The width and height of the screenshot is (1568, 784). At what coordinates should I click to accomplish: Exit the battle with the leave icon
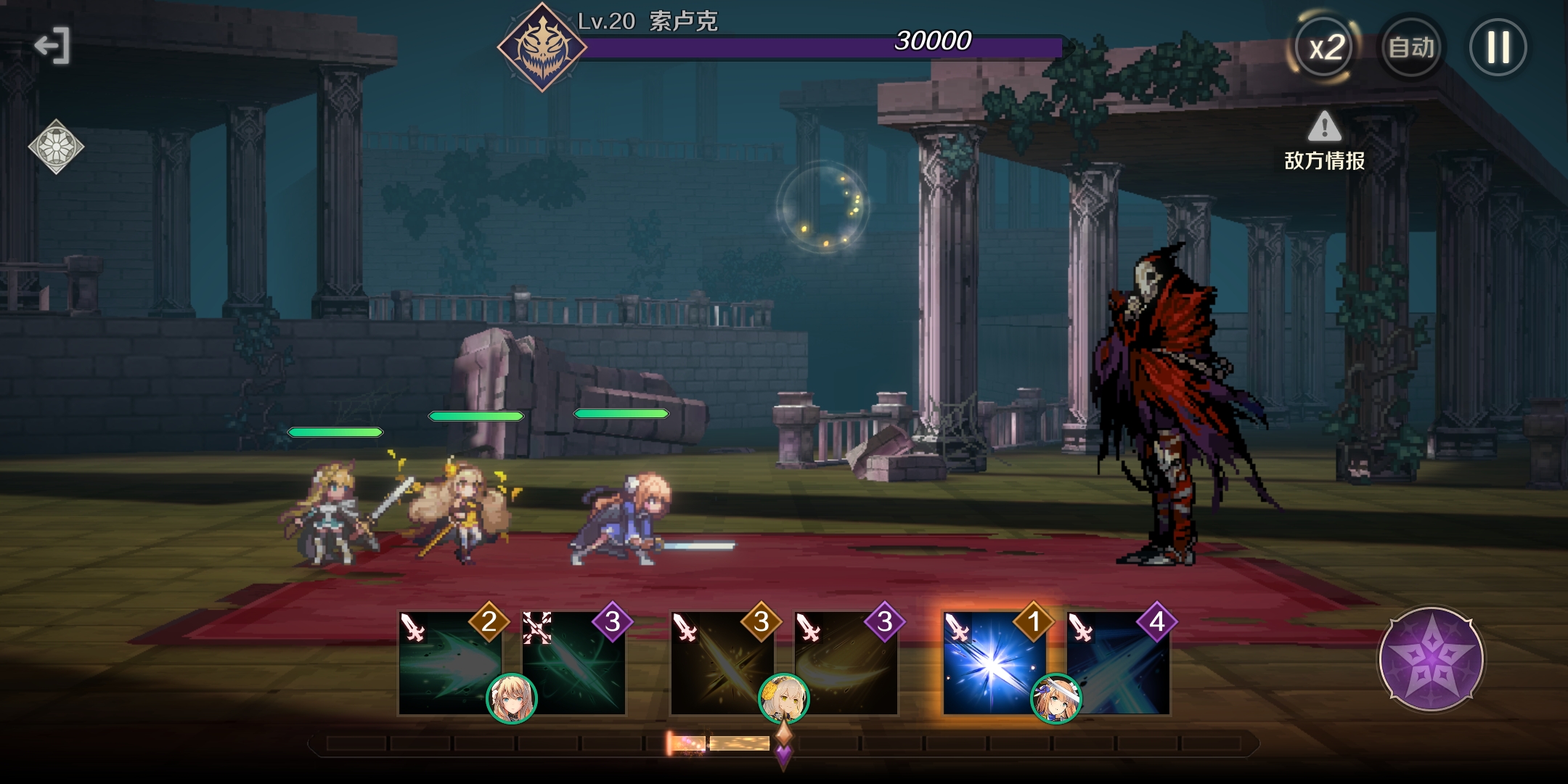coord(52,46)
